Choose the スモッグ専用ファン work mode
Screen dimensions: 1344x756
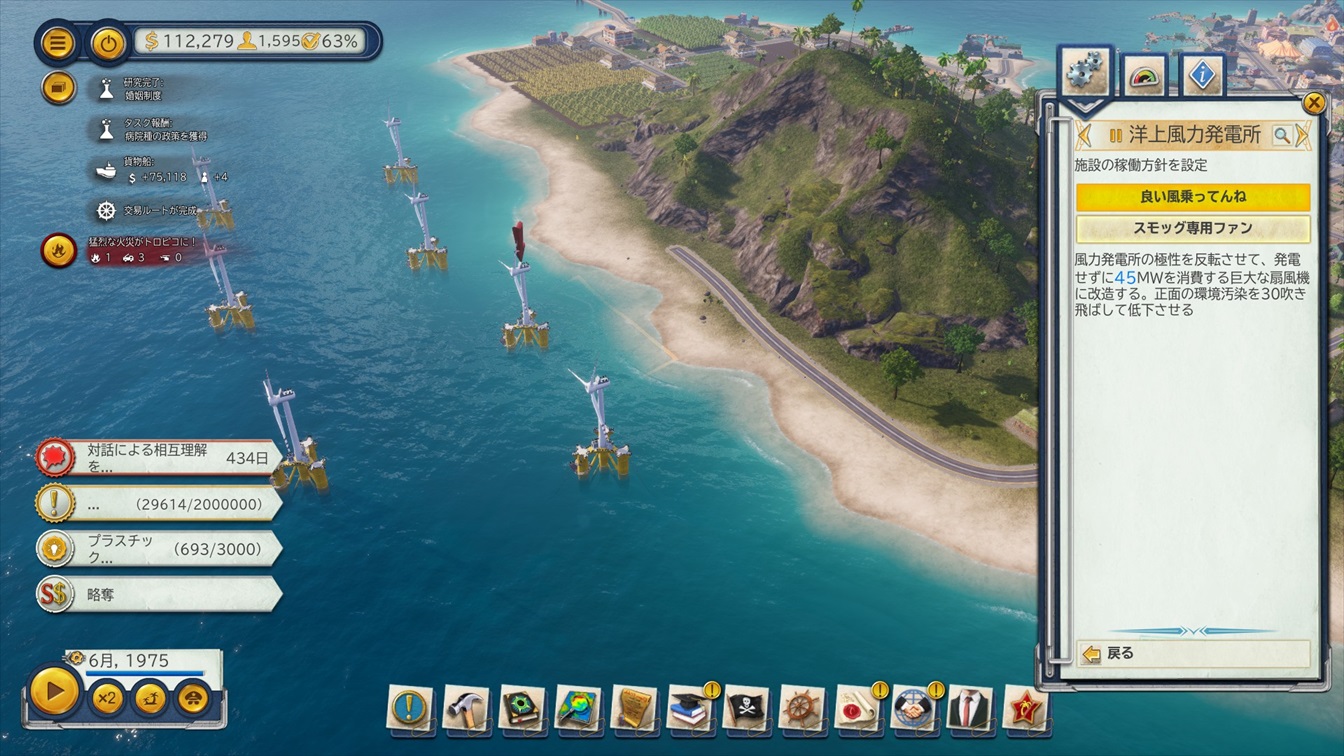(x=1192, y=228)
